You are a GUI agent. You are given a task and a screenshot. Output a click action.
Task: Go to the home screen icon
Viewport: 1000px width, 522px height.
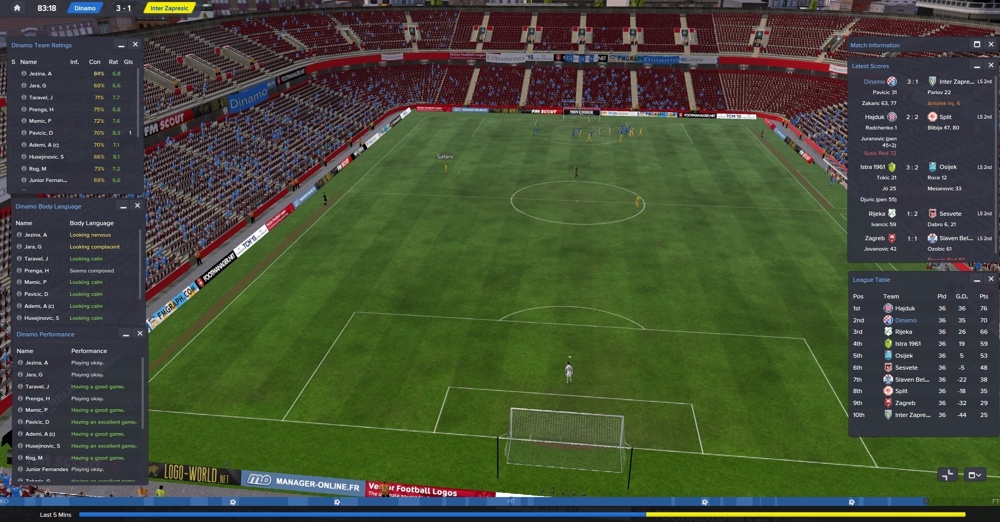(17, 7)
